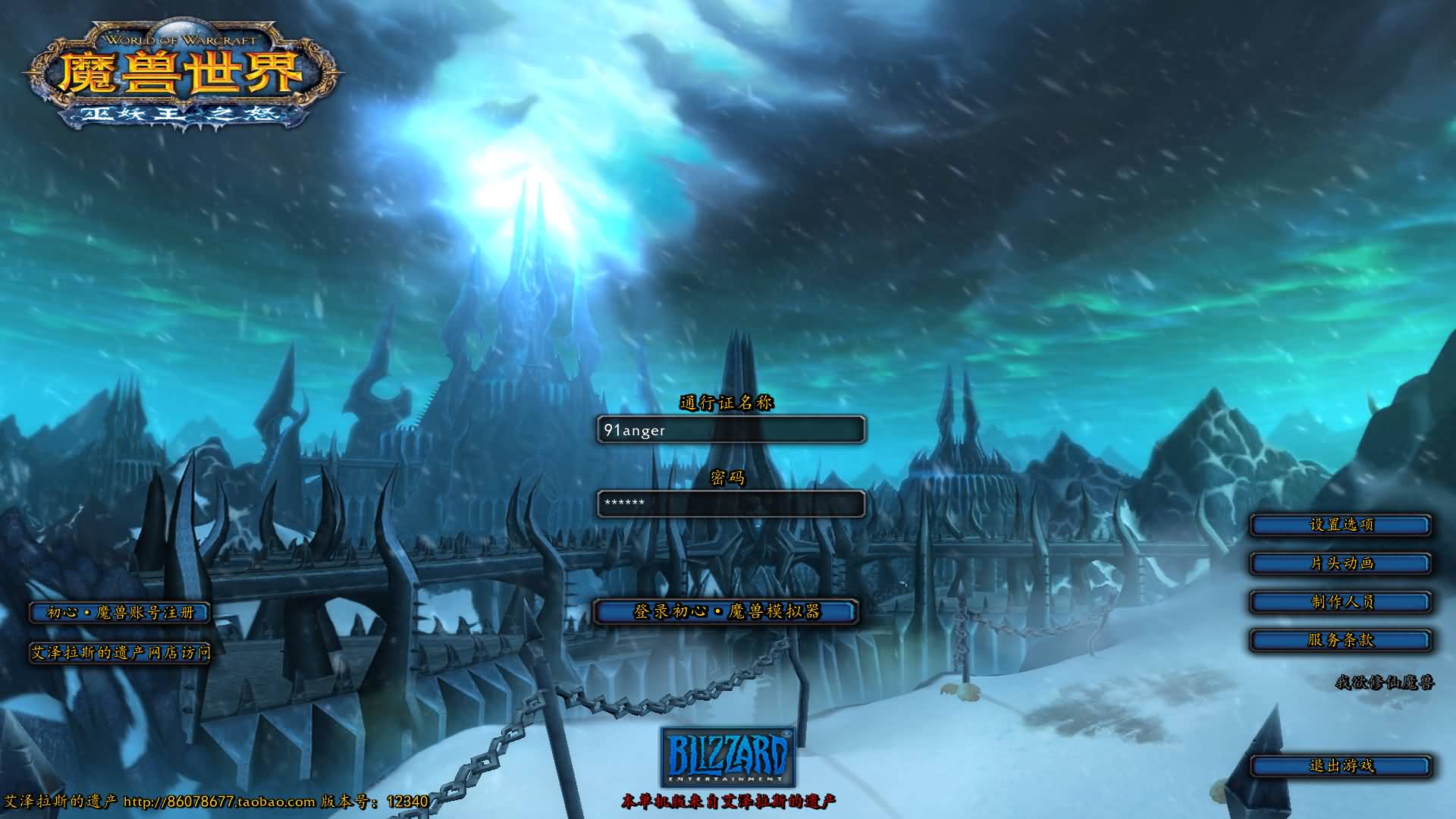Image resolution: width=1456 pixels, height=819 pixels.
Task: Focus the 密码 password field
Action: coord(730,504)
